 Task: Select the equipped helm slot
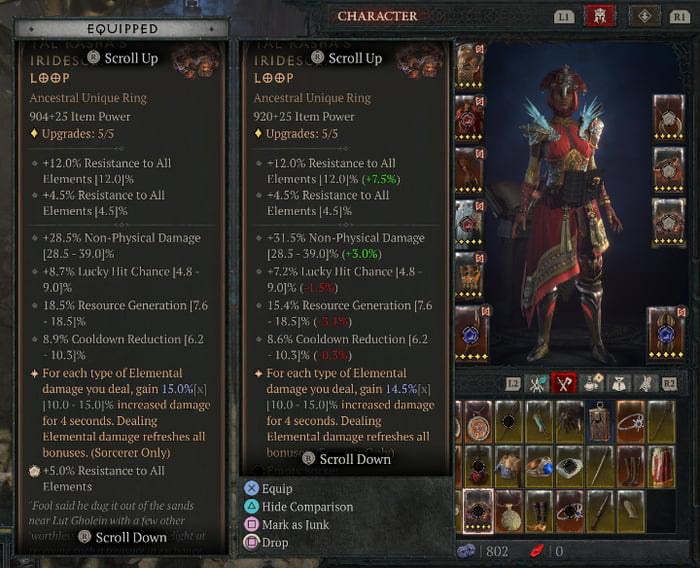[472, 65]
